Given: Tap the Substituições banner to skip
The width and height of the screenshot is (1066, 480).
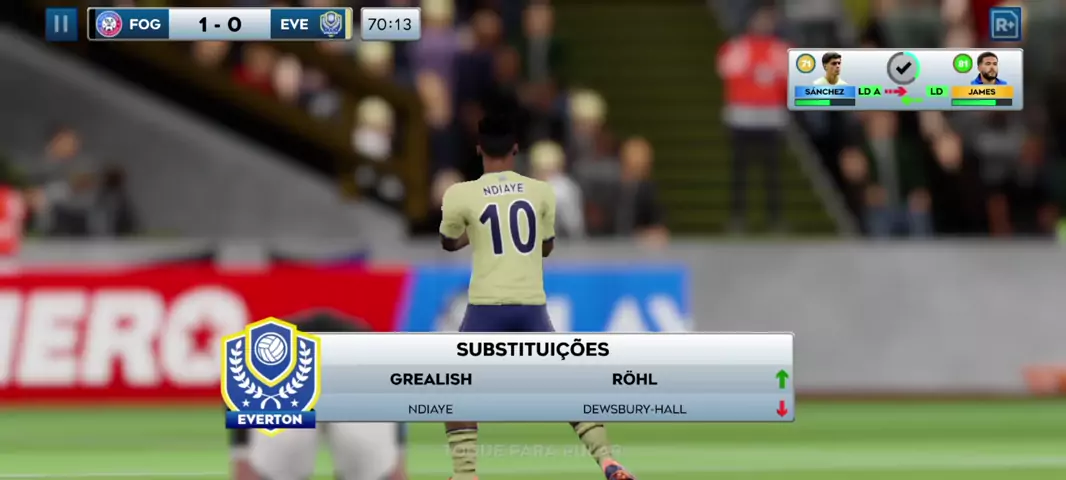Looking at the screenshot, I should pyautogui.click(x=532, y=378).
